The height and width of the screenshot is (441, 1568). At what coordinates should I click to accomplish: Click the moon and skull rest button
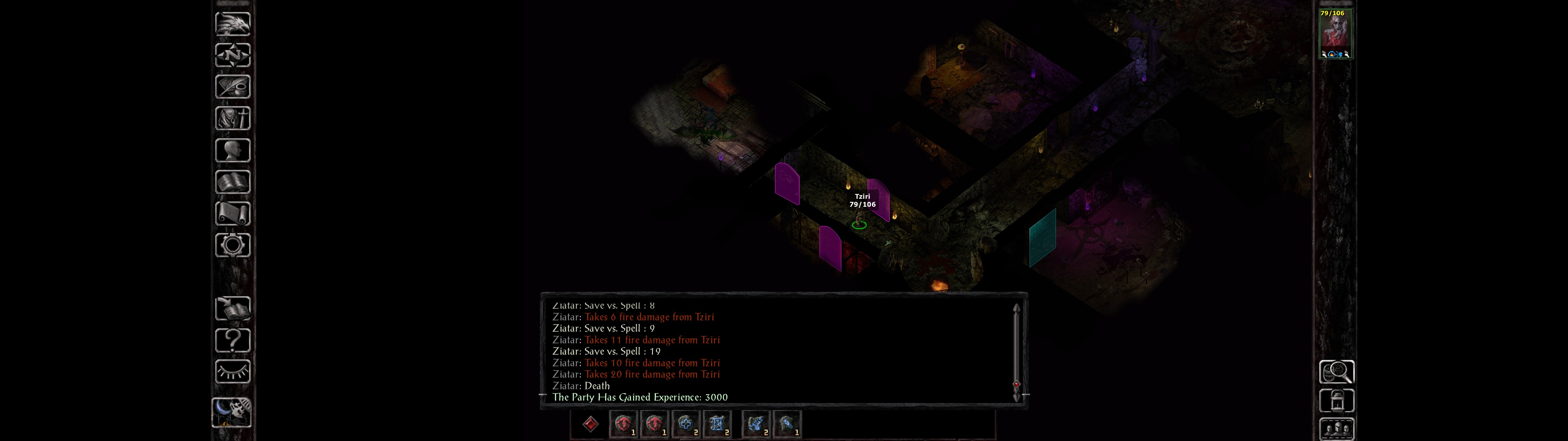231,412
